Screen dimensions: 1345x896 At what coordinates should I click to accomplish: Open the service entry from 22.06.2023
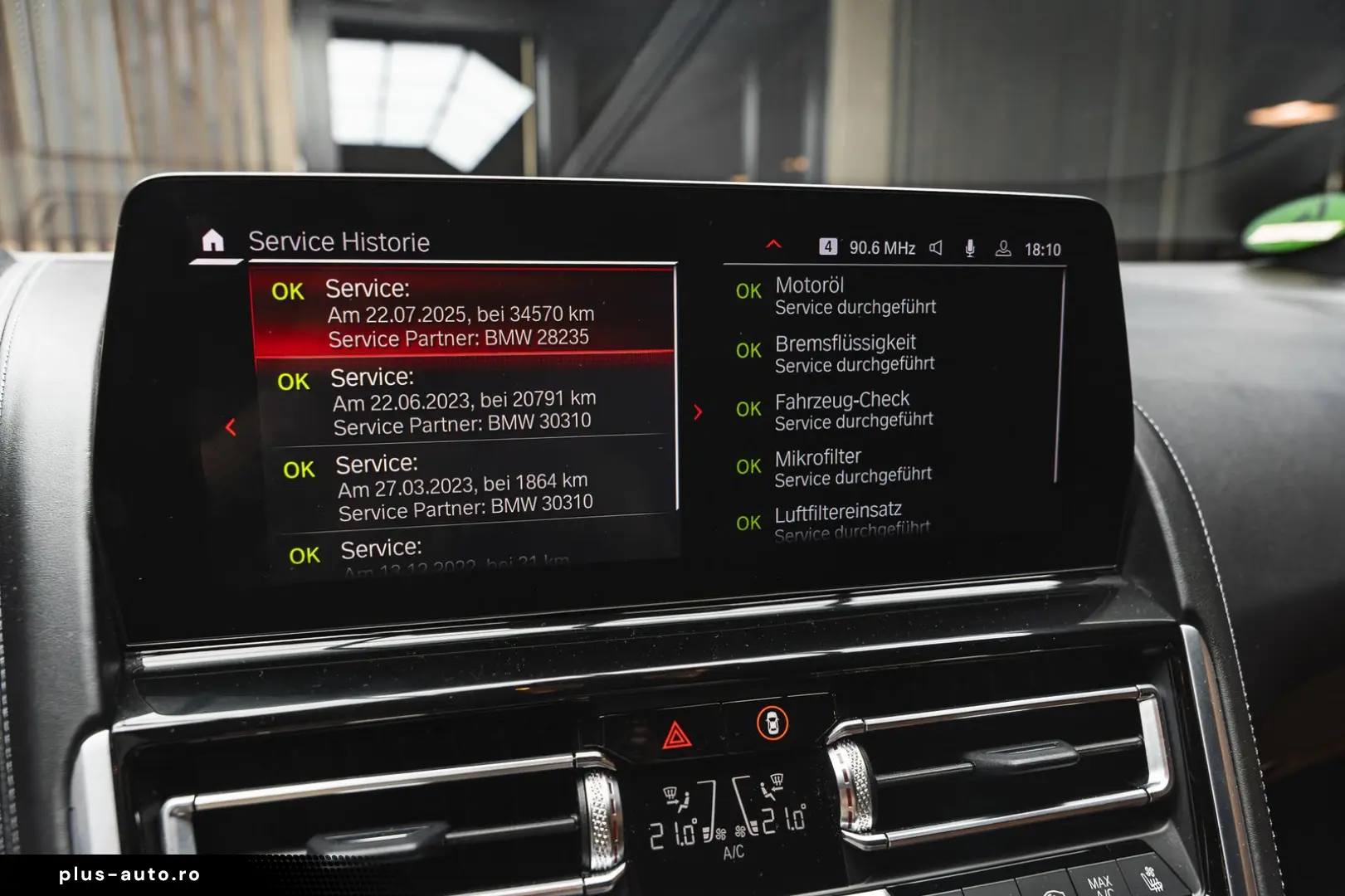click(465, 401)
